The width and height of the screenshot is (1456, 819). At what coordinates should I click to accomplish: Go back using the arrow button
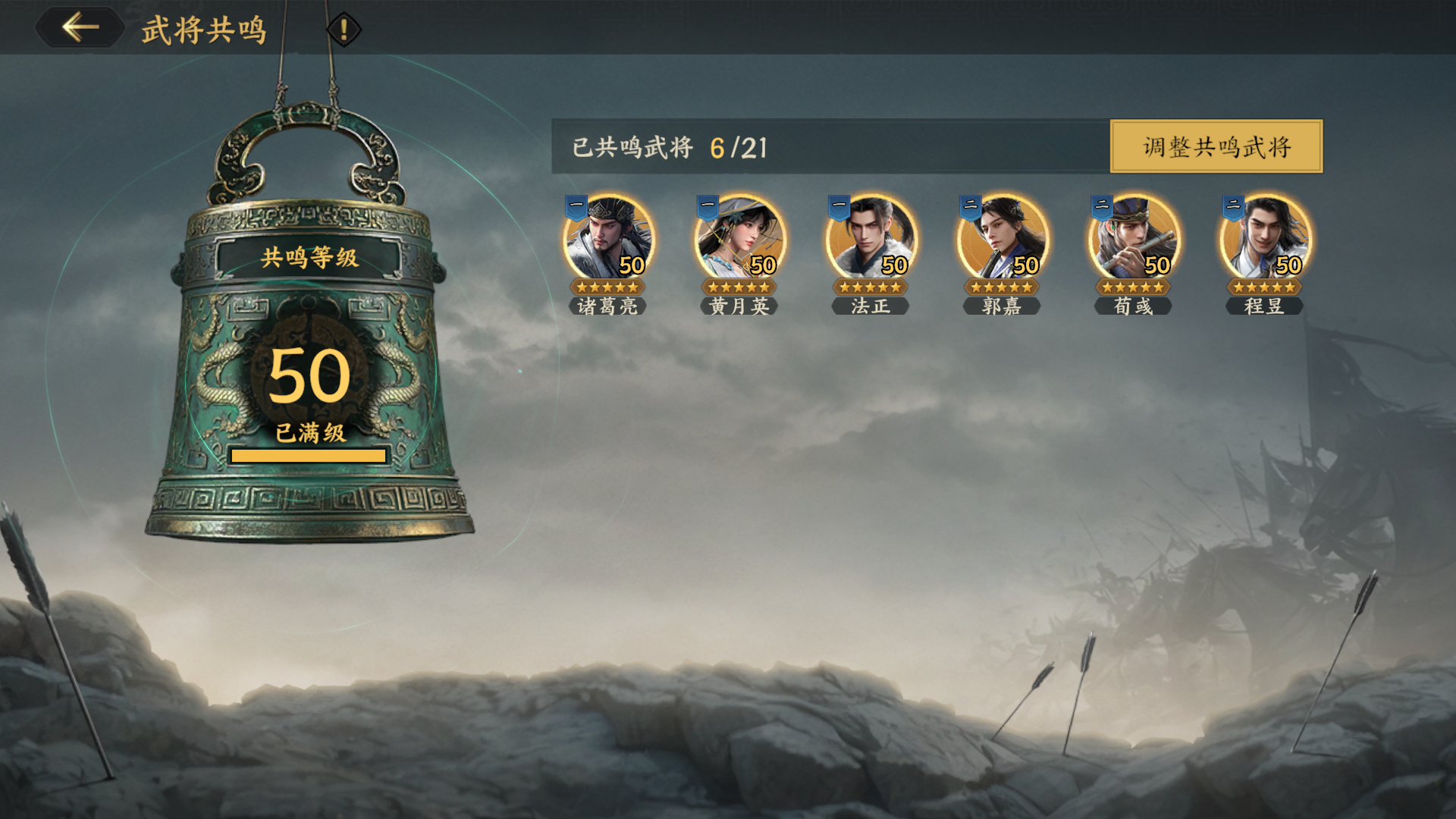pos(80,28)
